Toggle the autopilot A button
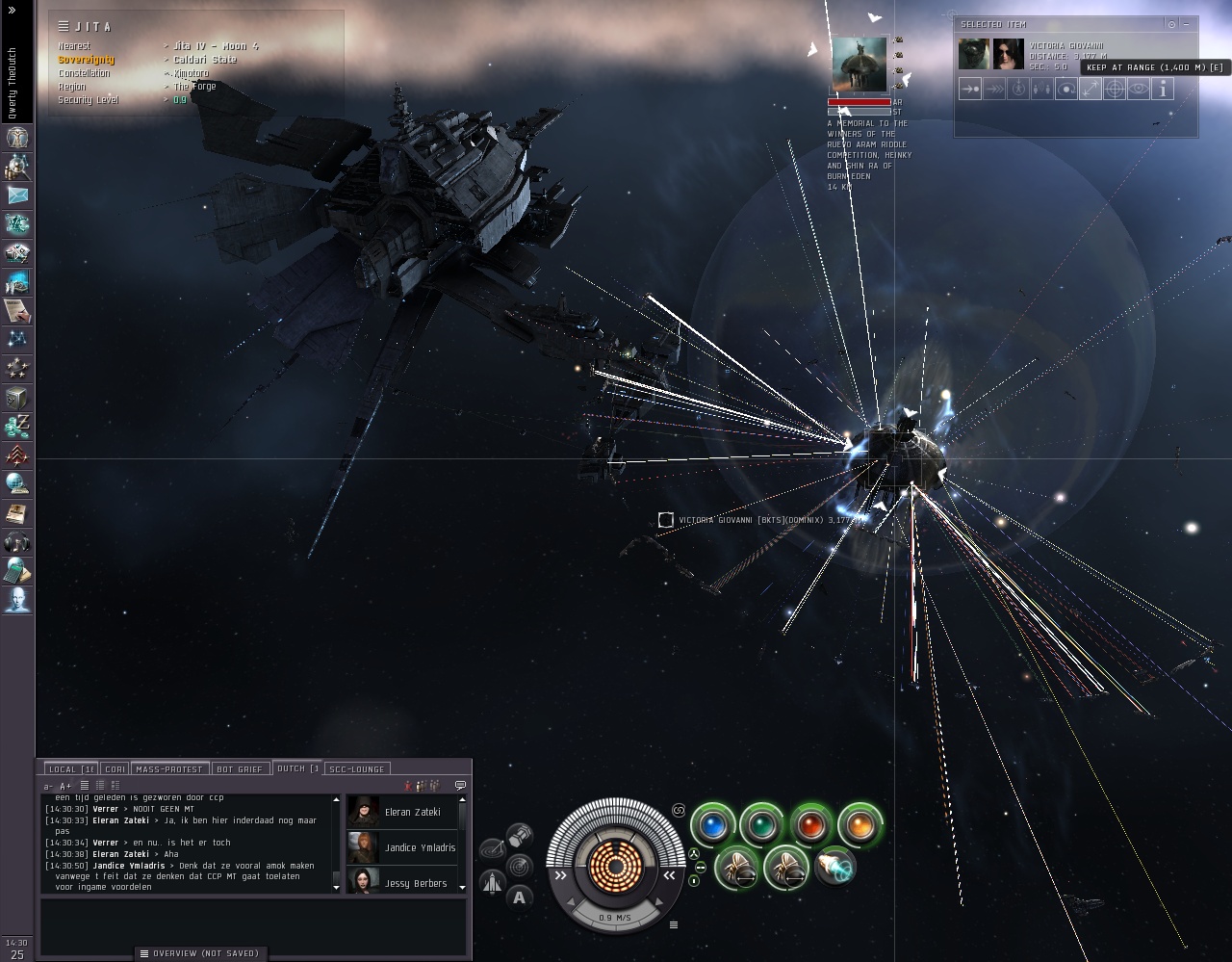1232x962 pixels. coord(520,897)
